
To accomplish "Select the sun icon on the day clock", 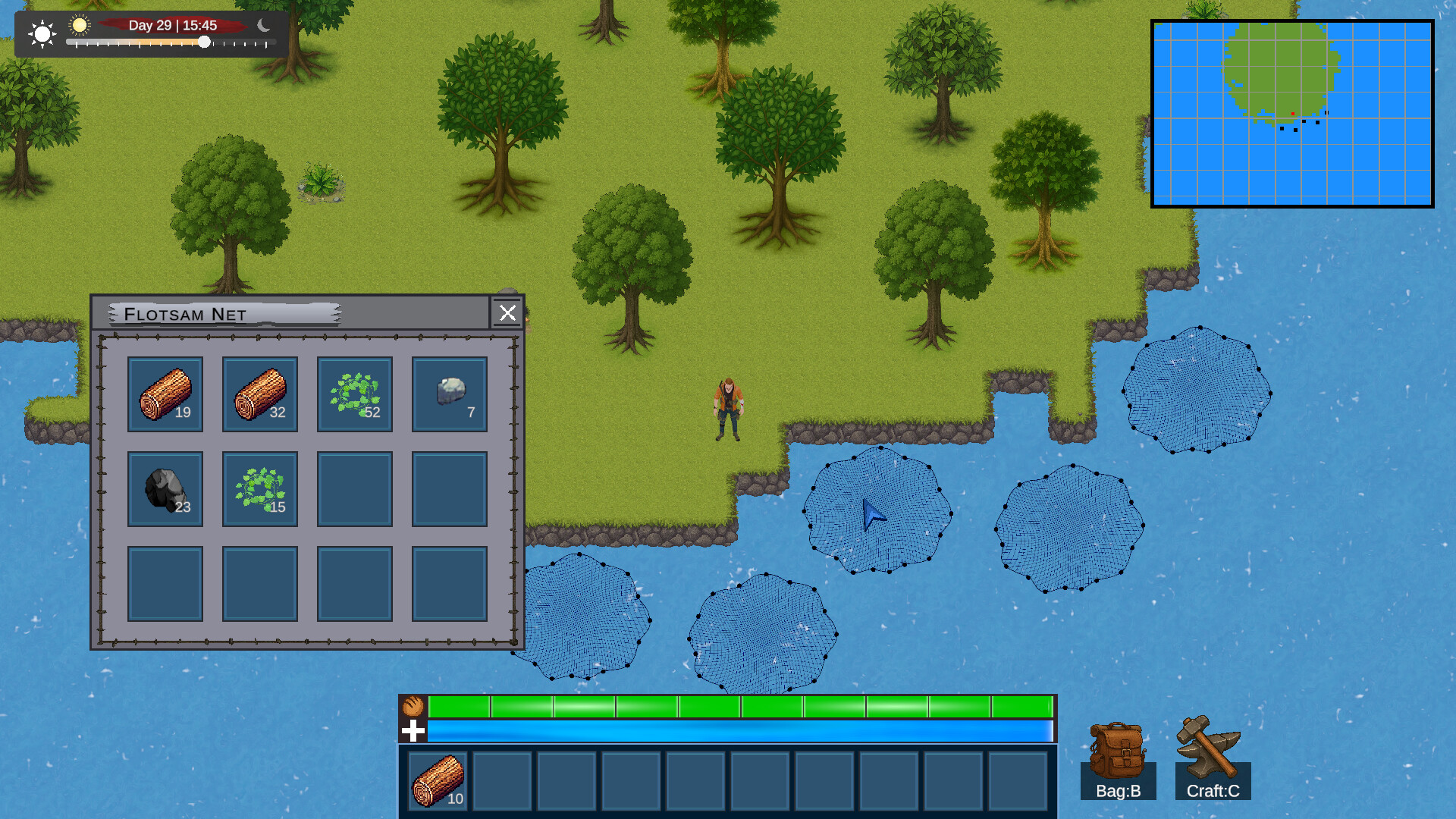I will [x=80, y=26].
